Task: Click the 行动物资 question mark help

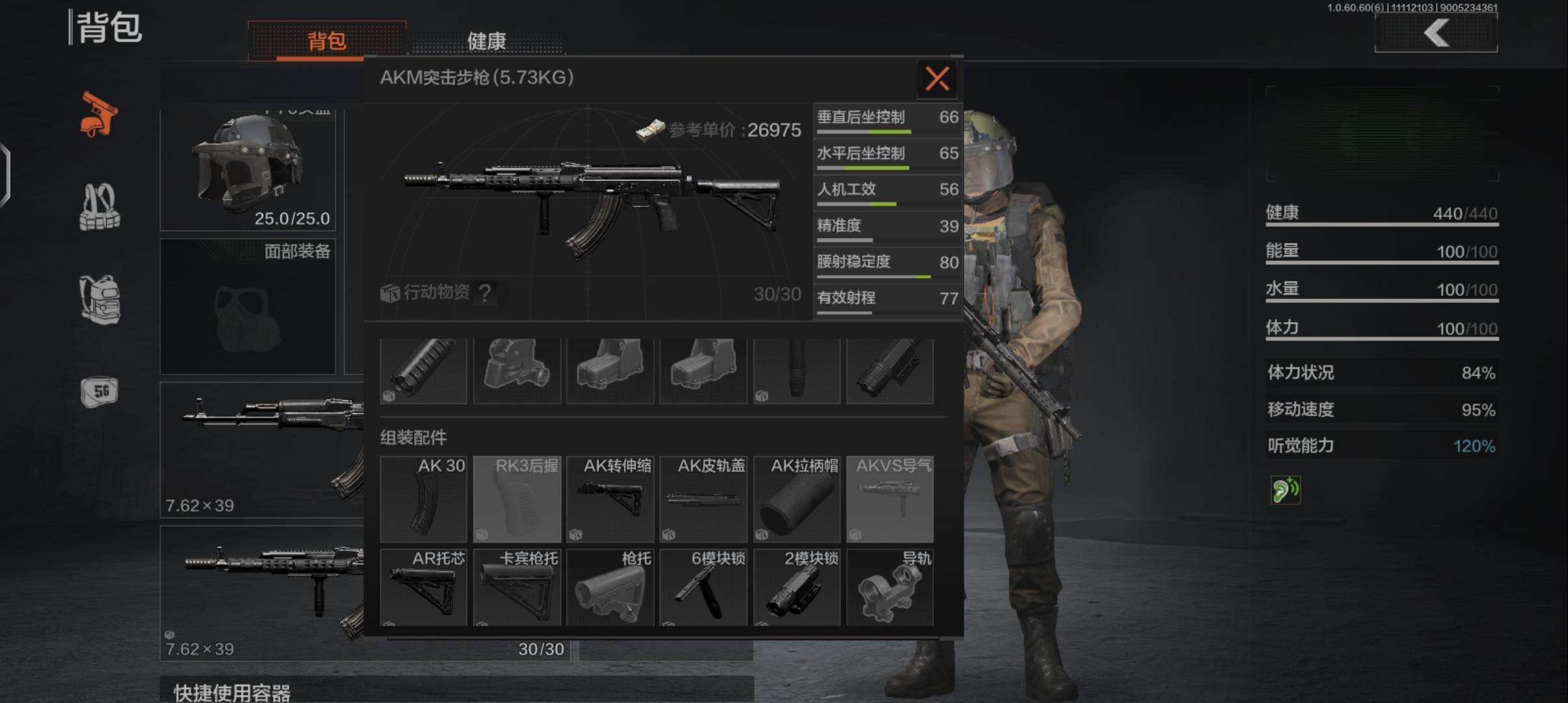Action: (x=484, y=294)
